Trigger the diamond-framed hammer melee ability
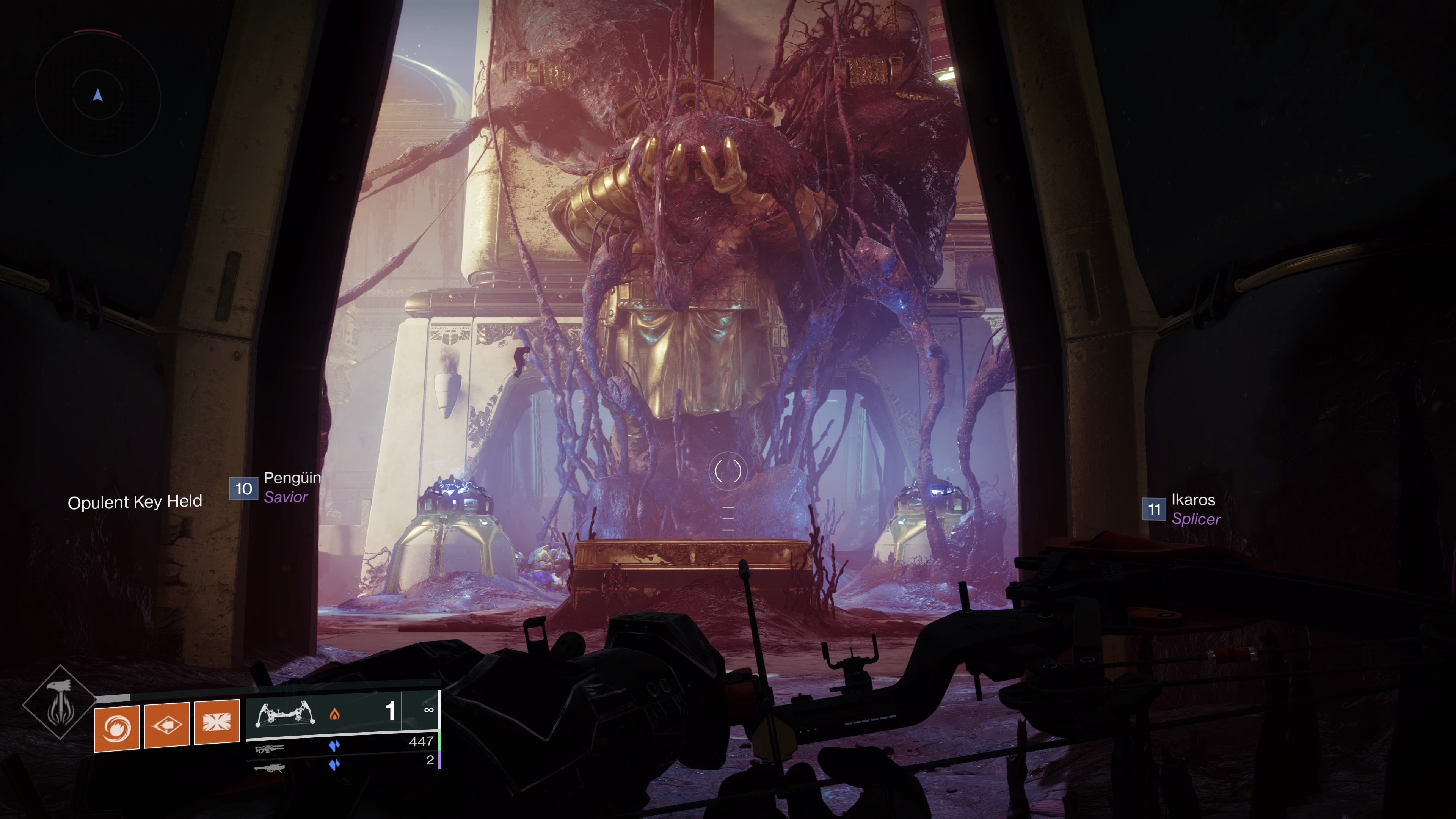 click(167, 725)
